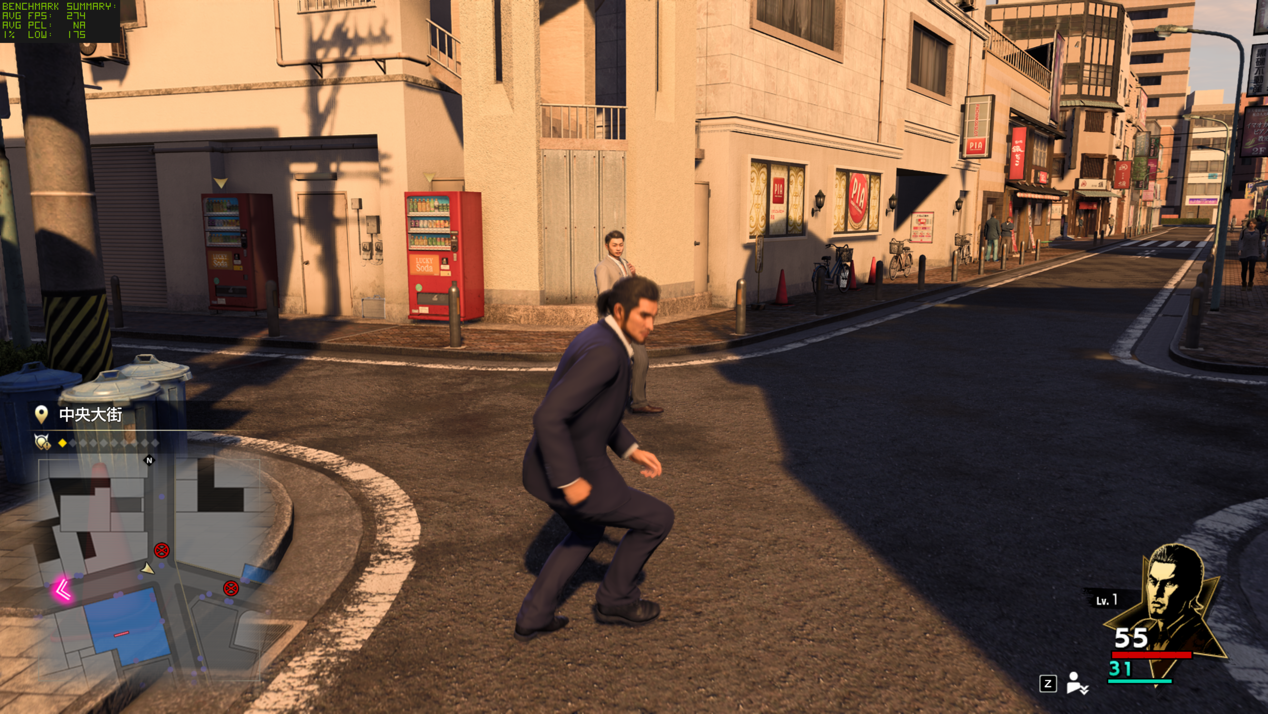Select the player arrow on the minimap
Viewport: 1268px width, 714px height.
point(148,568)
